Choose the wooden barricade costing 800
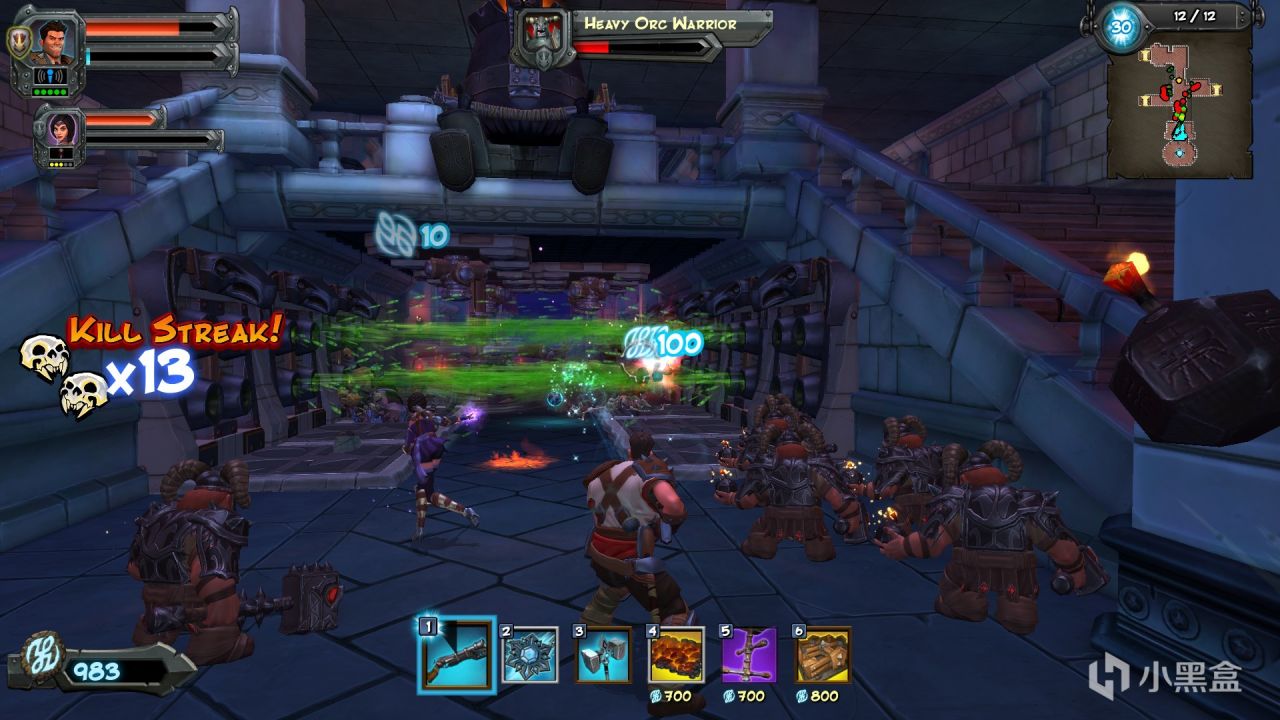1280x720 pixels. click(x=823, y=655)
